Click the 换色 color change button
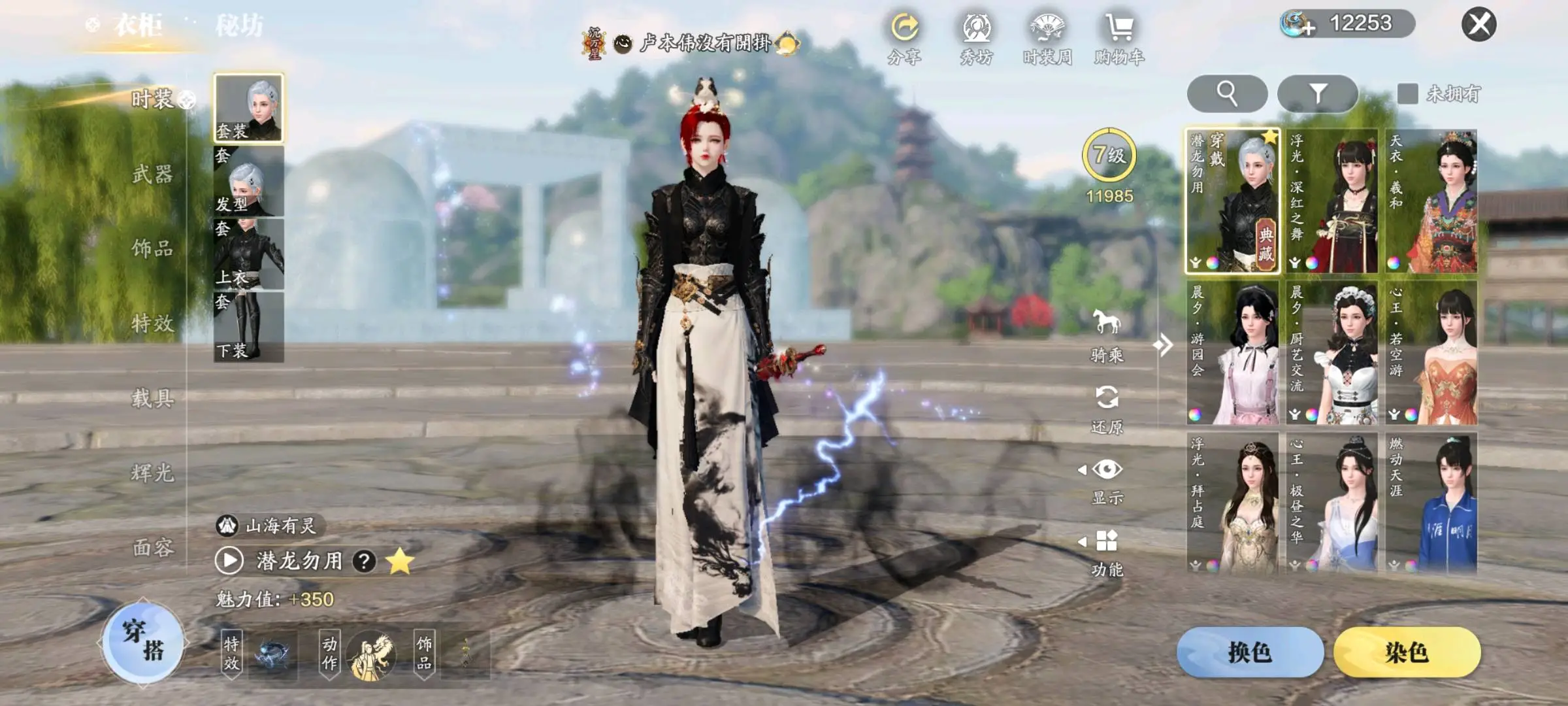 1250,652
